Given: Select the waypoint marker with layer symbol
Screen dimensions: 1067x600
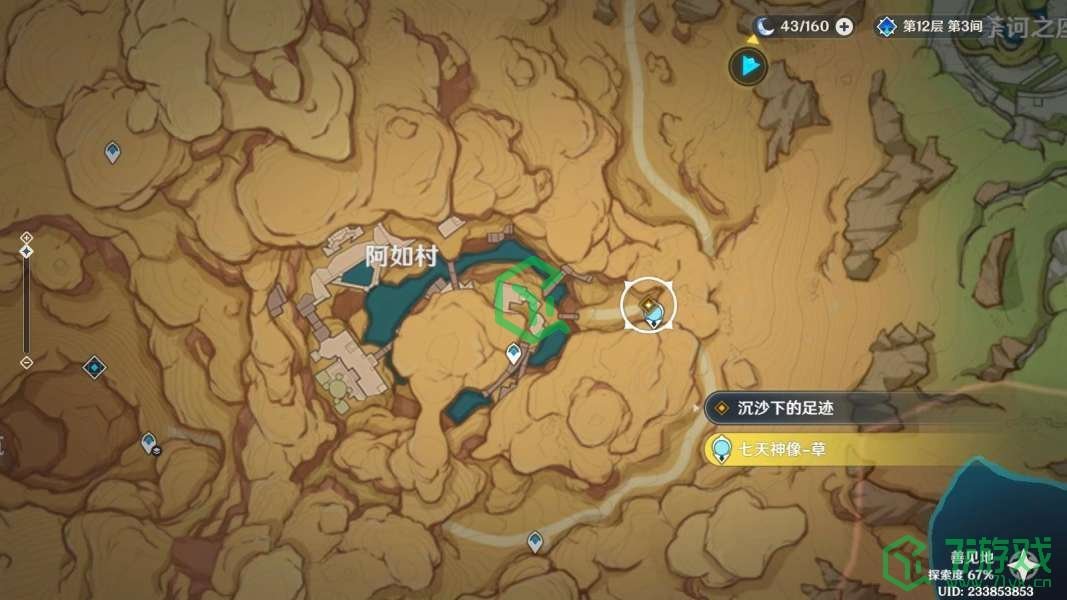Looking at the screenshot, I should click(x=150, y=442).
